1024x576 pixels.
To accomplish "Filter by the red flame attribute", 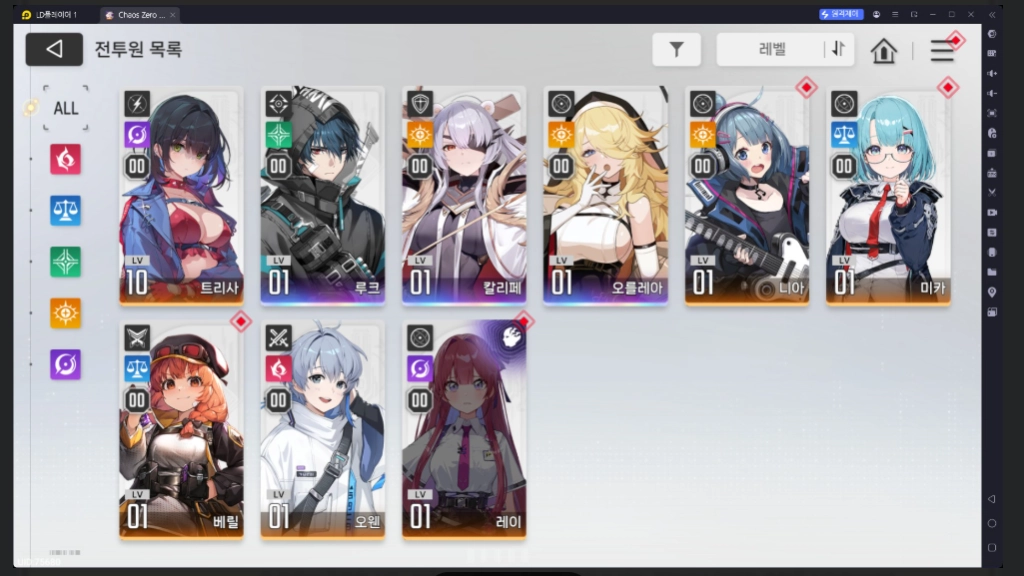I will coord(66,159).
